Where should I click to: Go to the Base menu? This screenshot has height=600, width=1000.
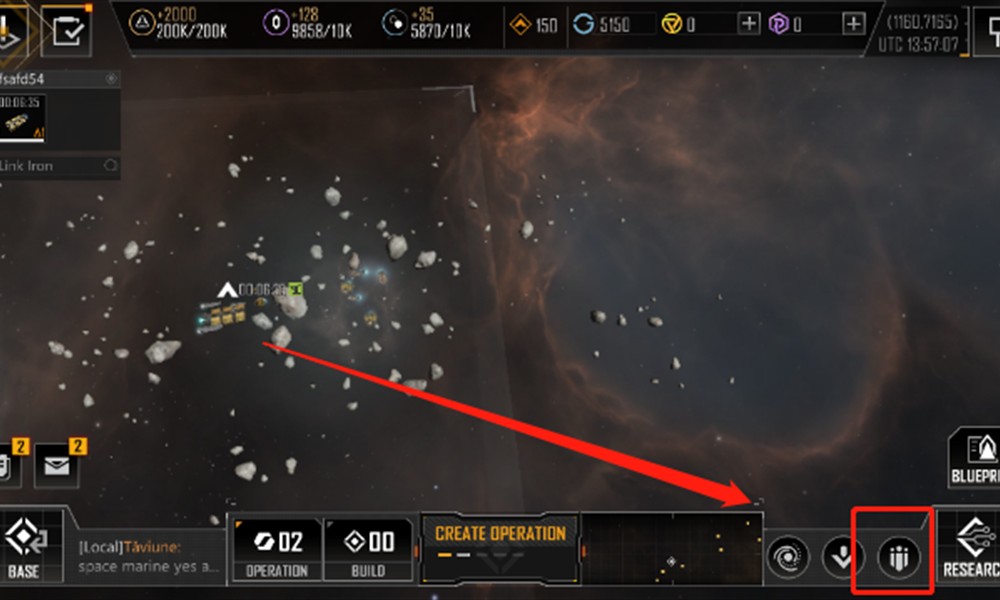point(24,545)
